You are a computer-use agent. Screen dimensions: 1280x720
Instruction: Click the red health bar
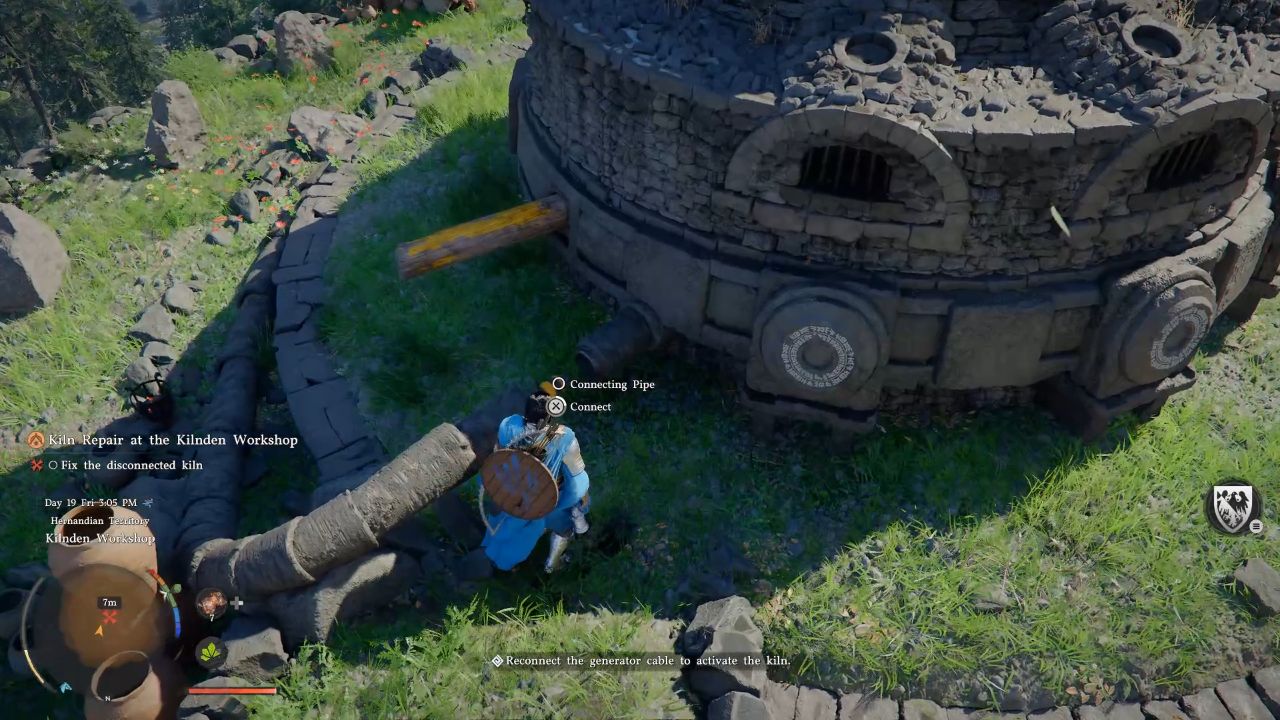pyautogui.click(x=231, y=691)
